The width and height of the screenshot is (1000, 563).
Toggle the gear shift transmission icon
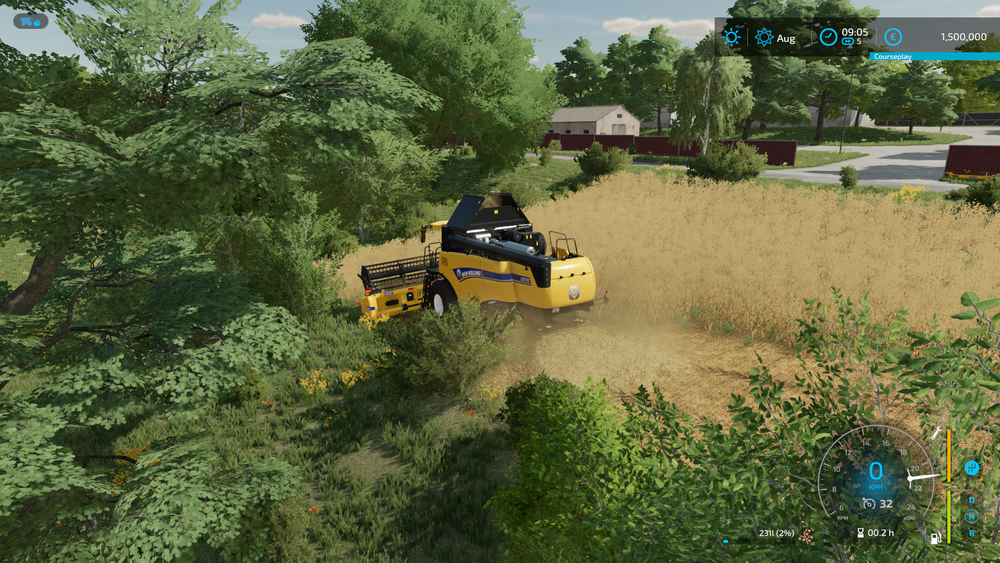971,467
